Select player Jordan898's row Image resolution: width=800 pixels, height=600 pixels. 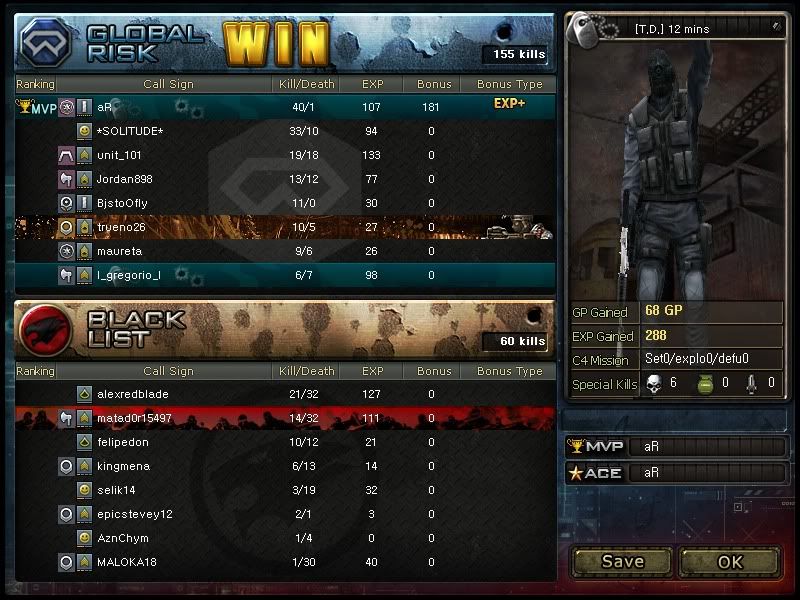coord(123,179)
